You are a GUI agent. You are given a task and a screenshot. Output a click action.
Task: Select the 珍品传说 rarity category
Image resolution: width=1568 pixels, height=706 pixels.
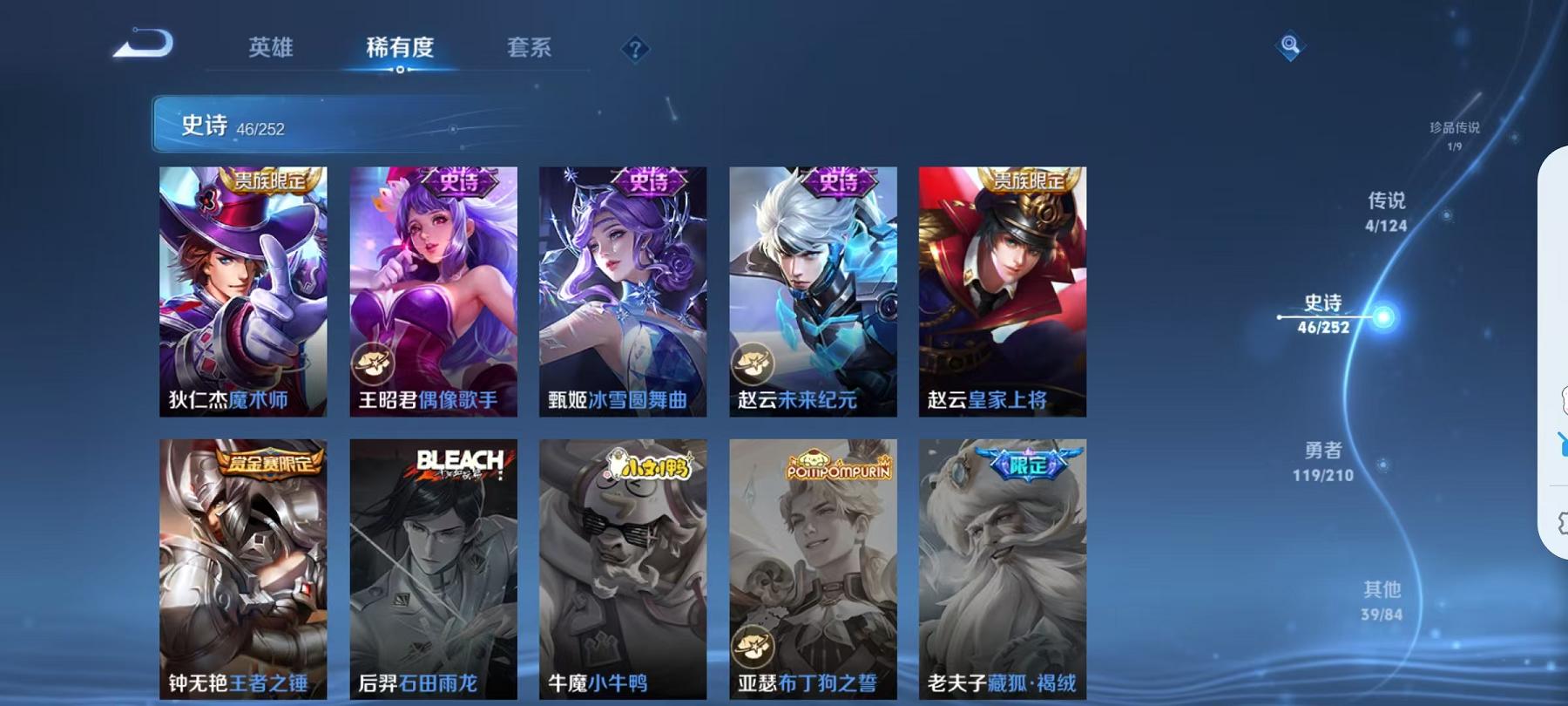[1455, 132]
